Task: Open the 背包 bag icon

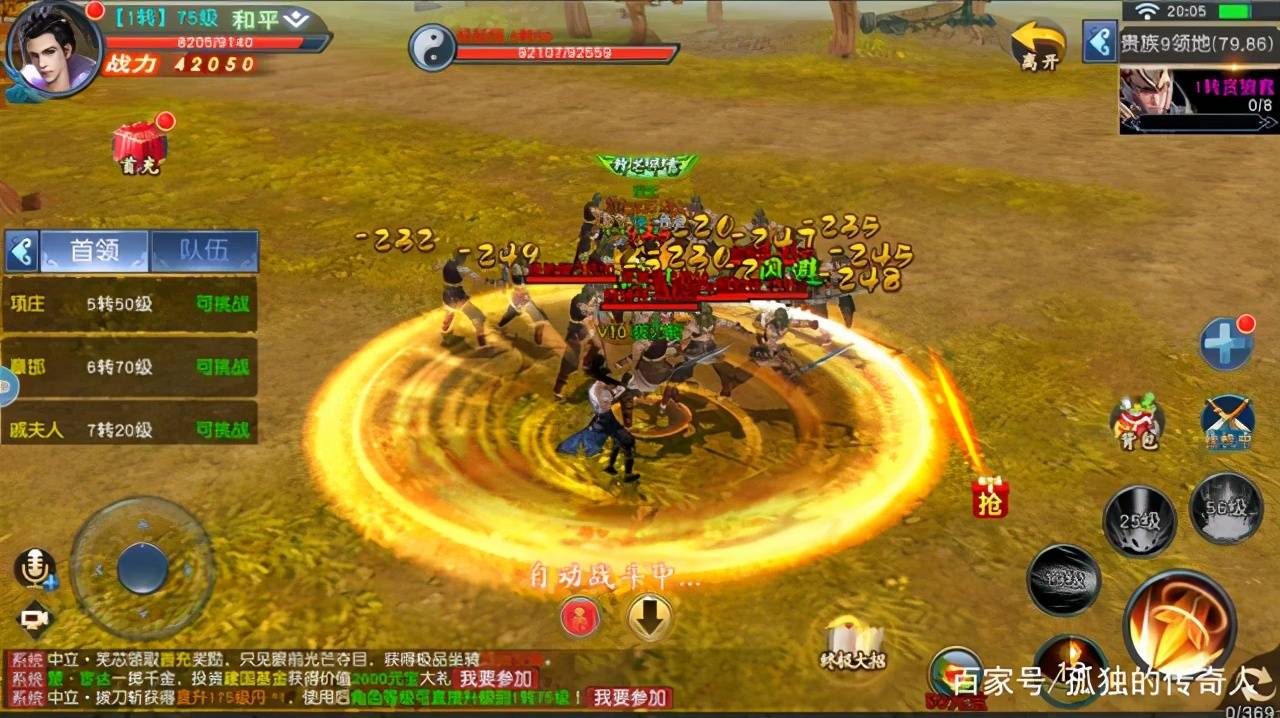Action: coord(1137,421)
